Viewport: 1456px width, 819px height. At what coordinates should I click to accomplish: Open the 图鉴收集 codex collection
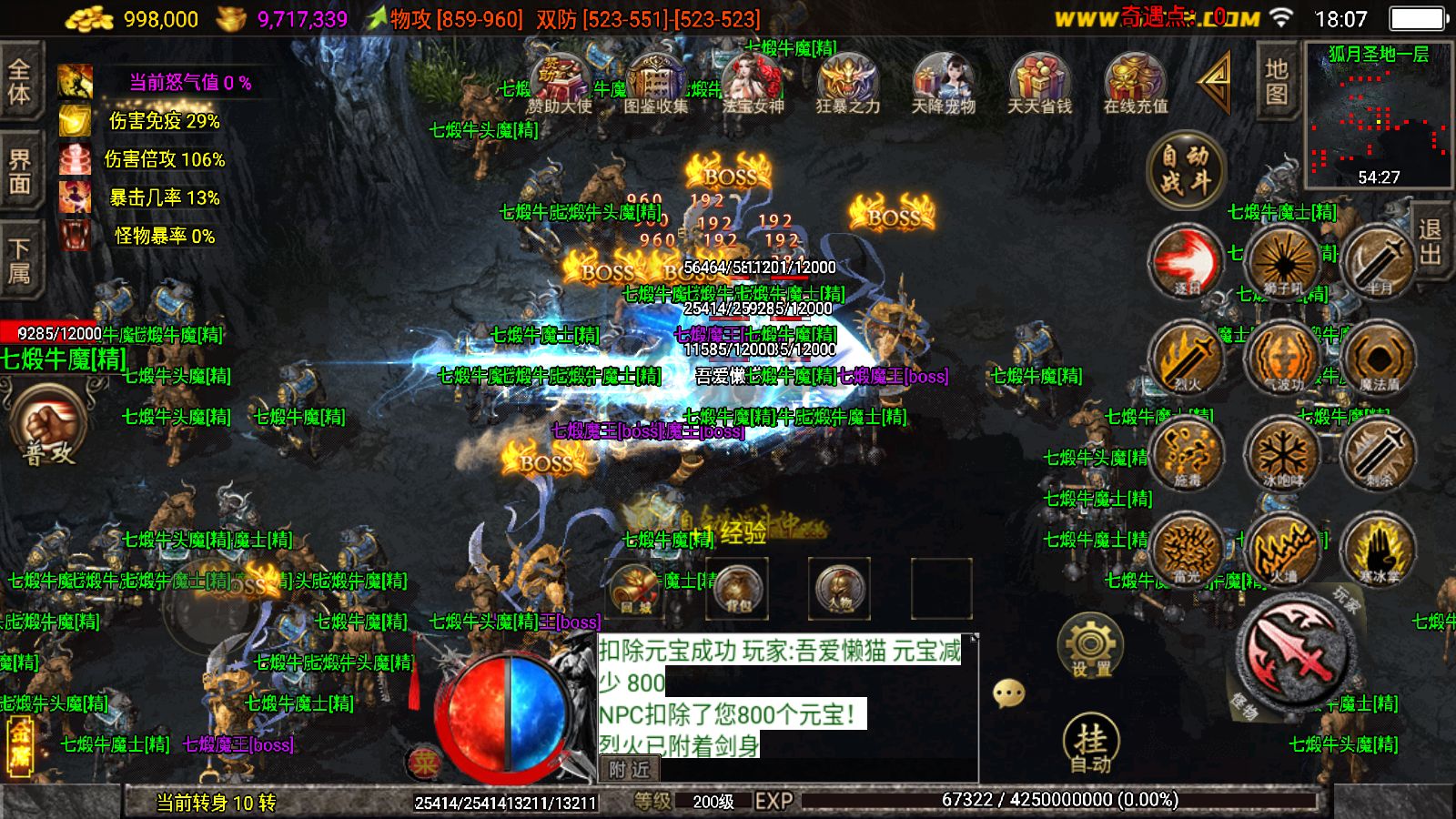pyautogui.click(x=655, y=84)
